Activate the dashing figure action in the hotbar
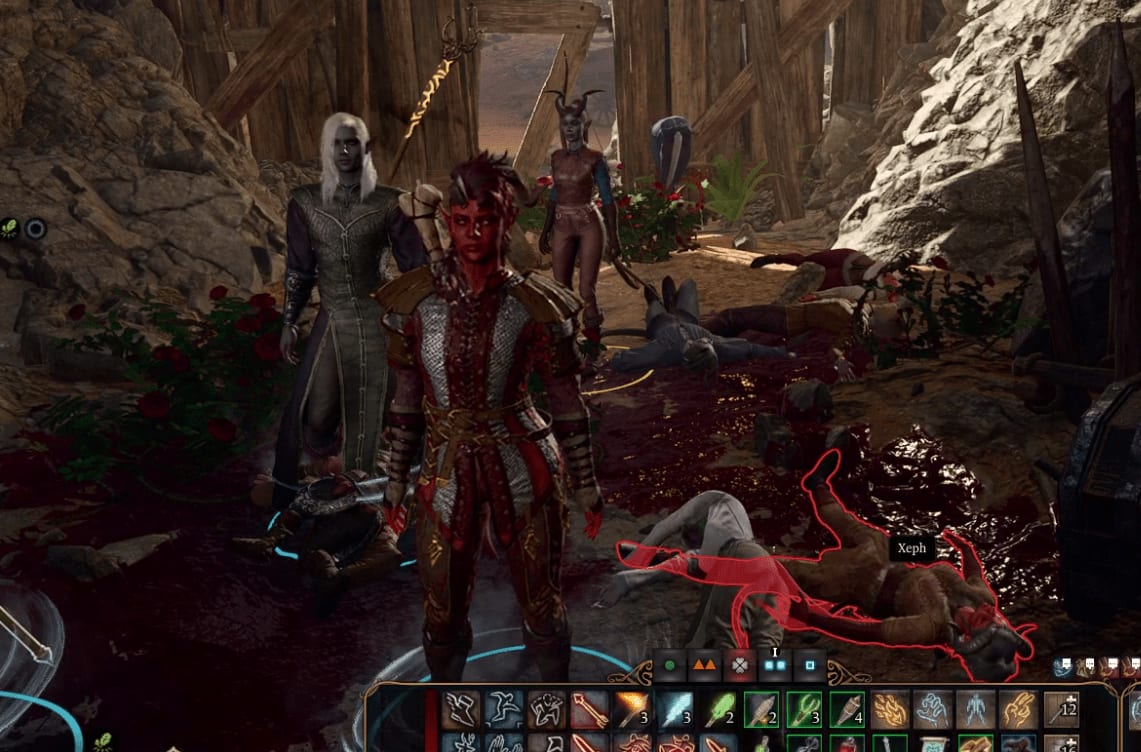 point(503,709)
